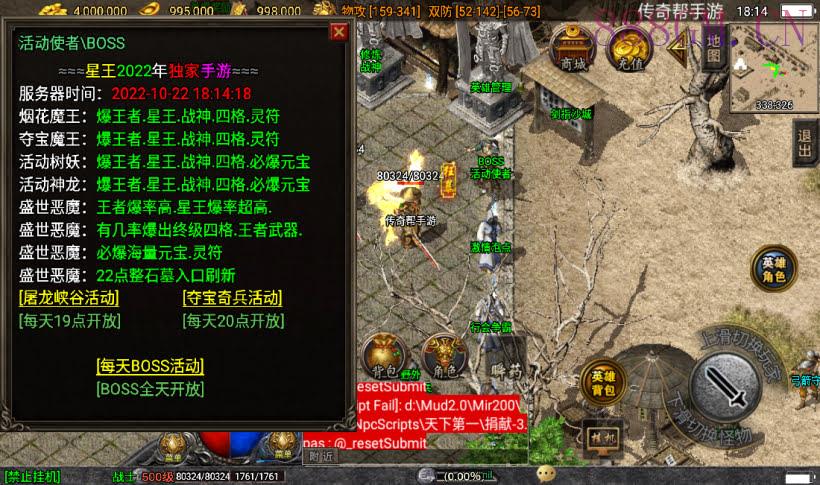
Task: Select the 夺宝奇兵活动 link
Action: click(x=232, y=298)
